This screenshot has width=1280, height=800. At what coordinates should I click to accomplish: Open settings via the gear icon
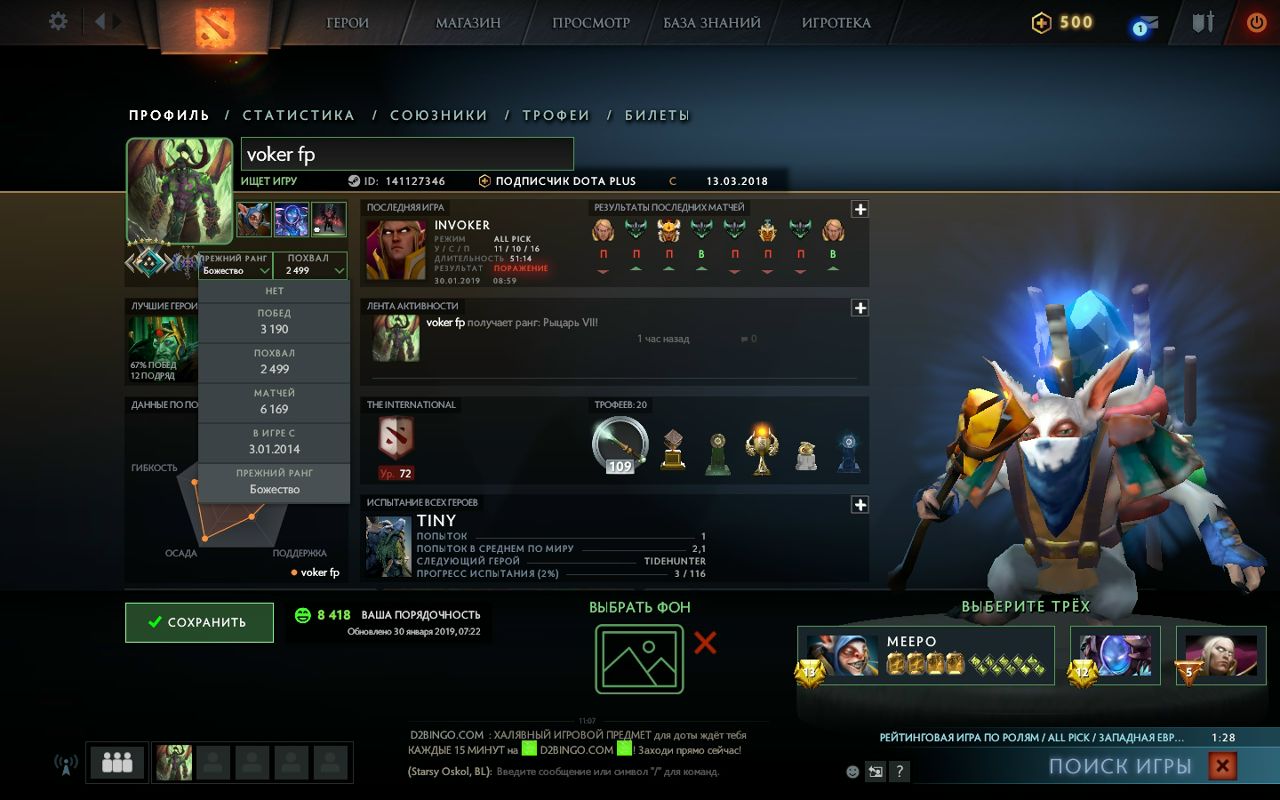[57, 21]
